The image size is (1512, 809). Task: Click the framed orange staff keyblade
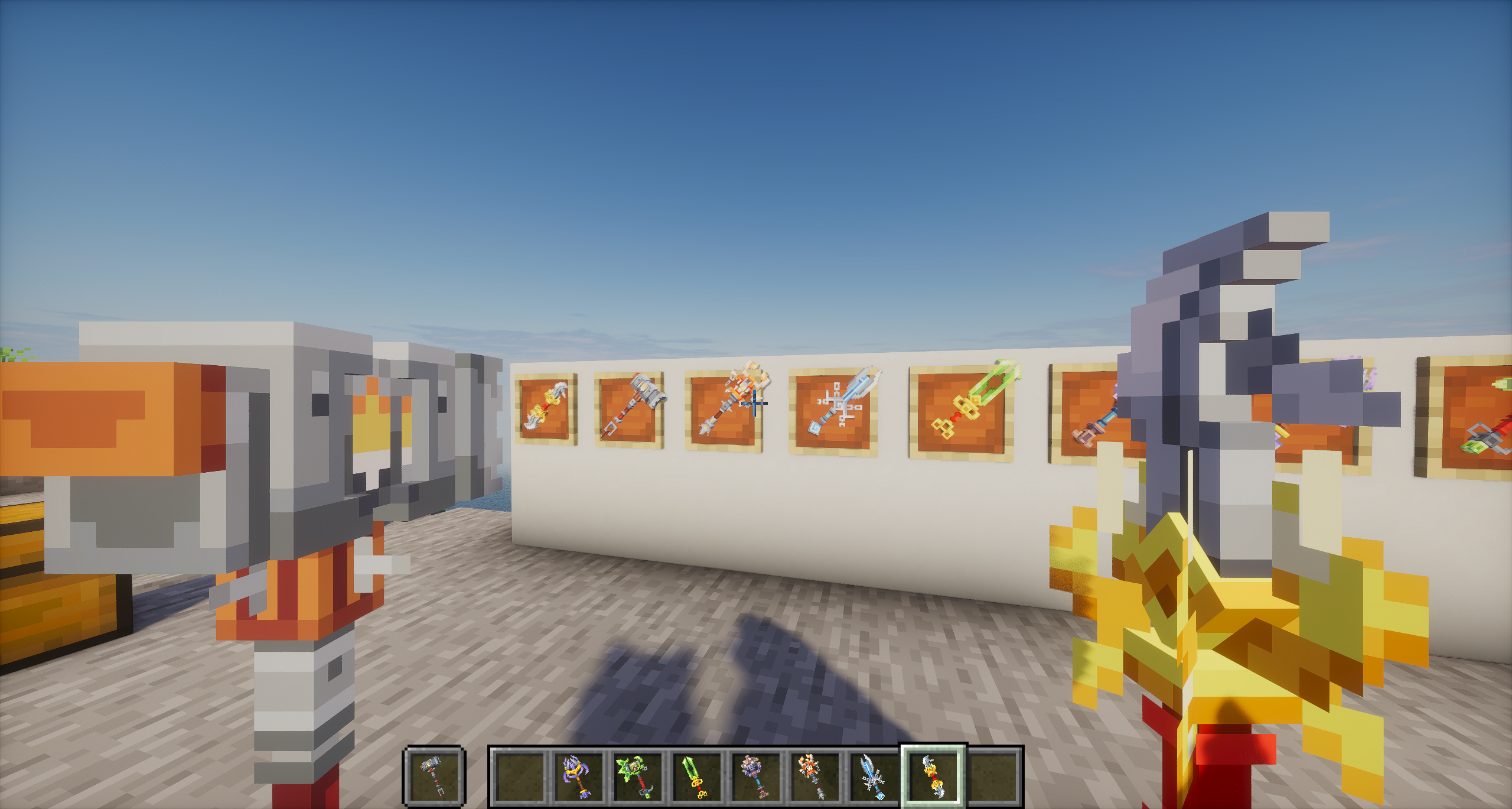[726, 408]
